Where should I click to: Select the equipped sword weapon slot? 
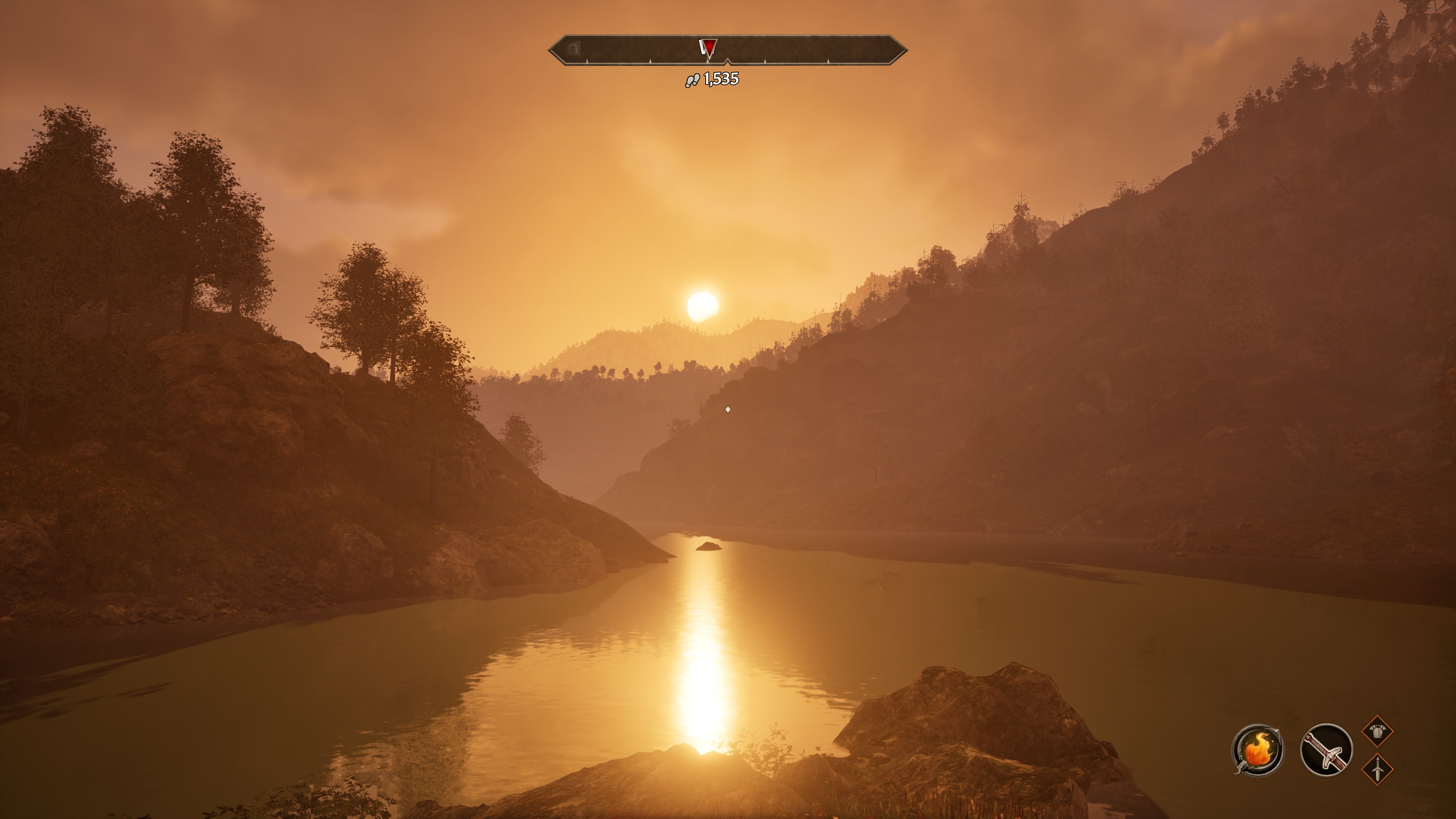(1326, 750)
